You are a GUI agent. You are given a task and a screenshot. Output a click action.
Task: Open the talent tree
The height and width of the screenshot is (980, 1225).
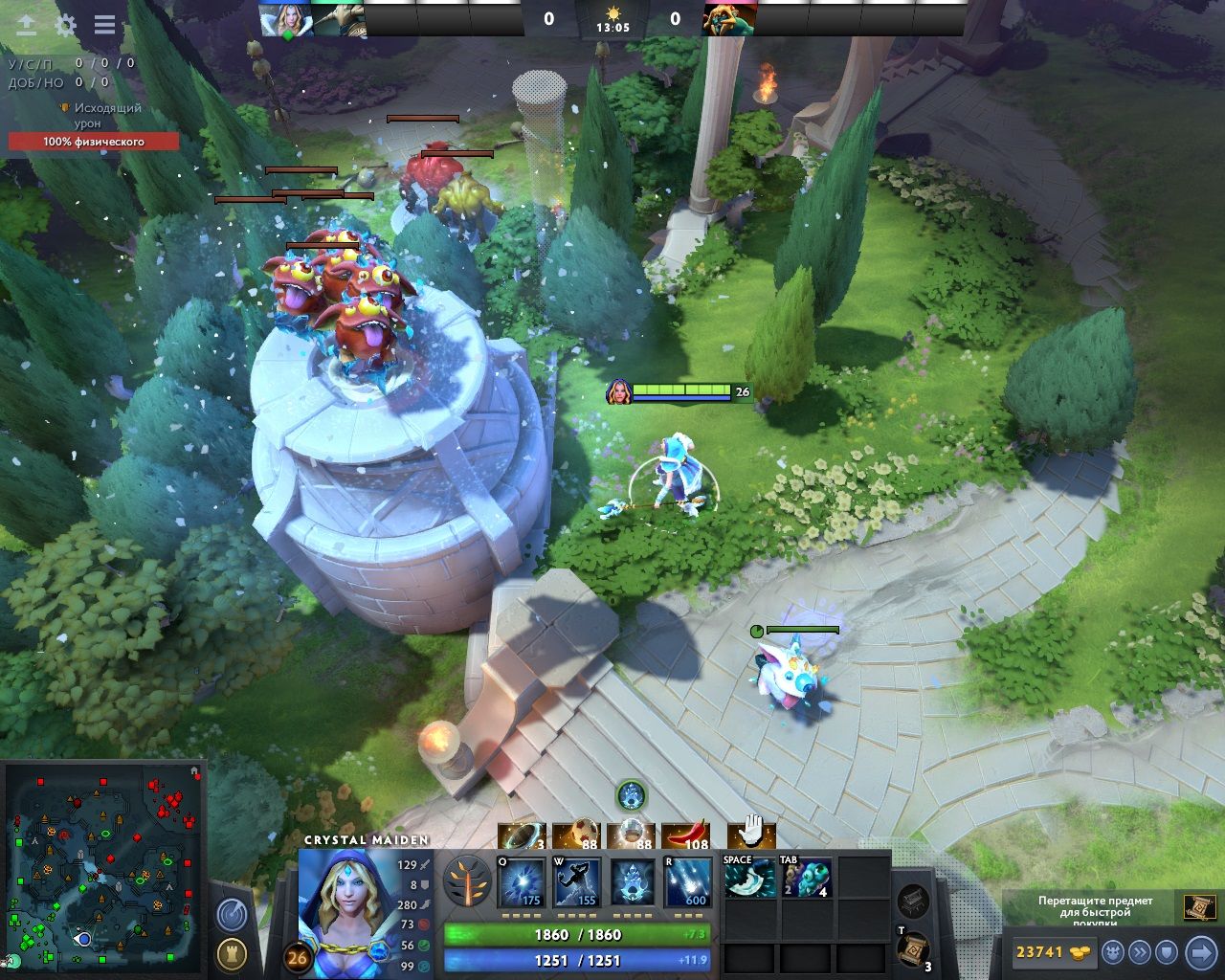click(x=468, y=881)
